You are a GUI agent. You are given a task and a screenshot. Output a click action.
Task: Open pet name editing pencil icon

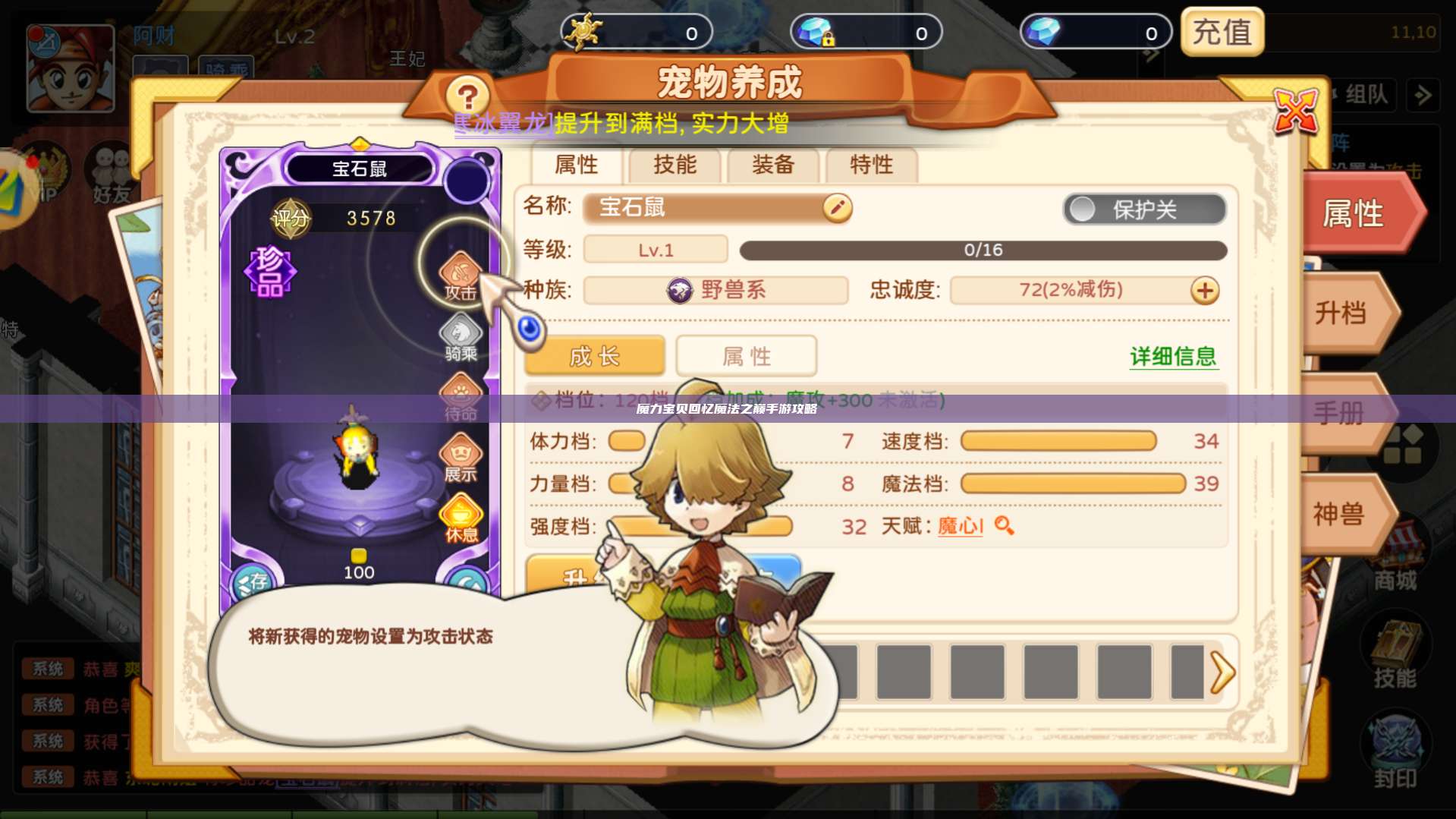[x=838, y=208]
